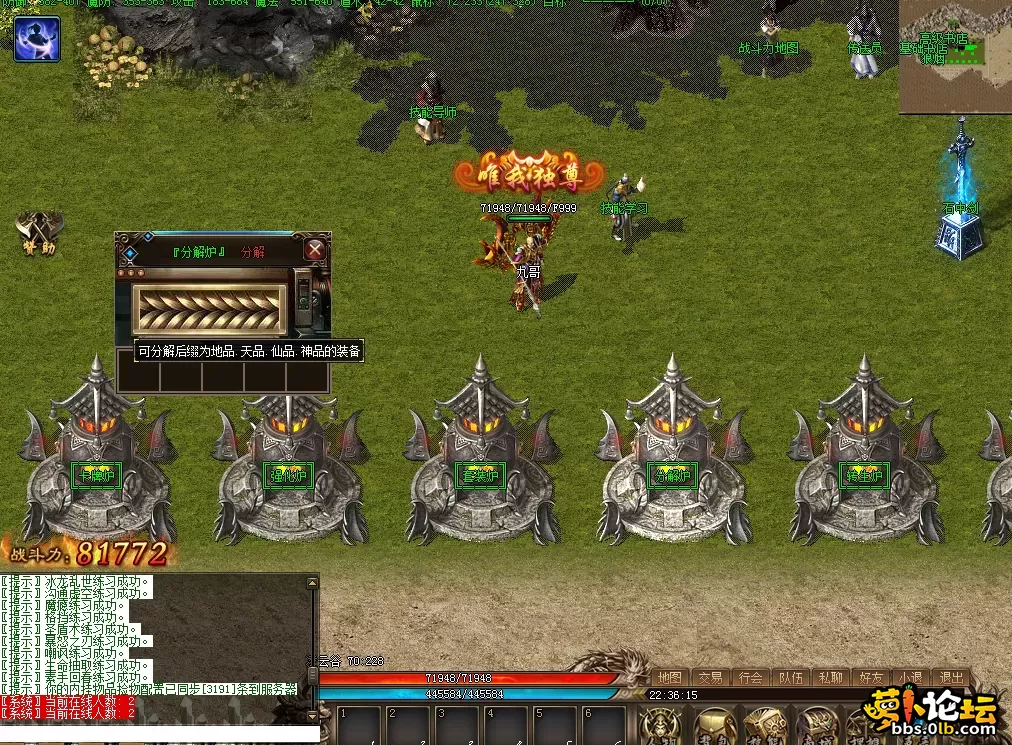Open the 队伍 team button
This screenshot has width=1012, height=745.
(790, 677)
